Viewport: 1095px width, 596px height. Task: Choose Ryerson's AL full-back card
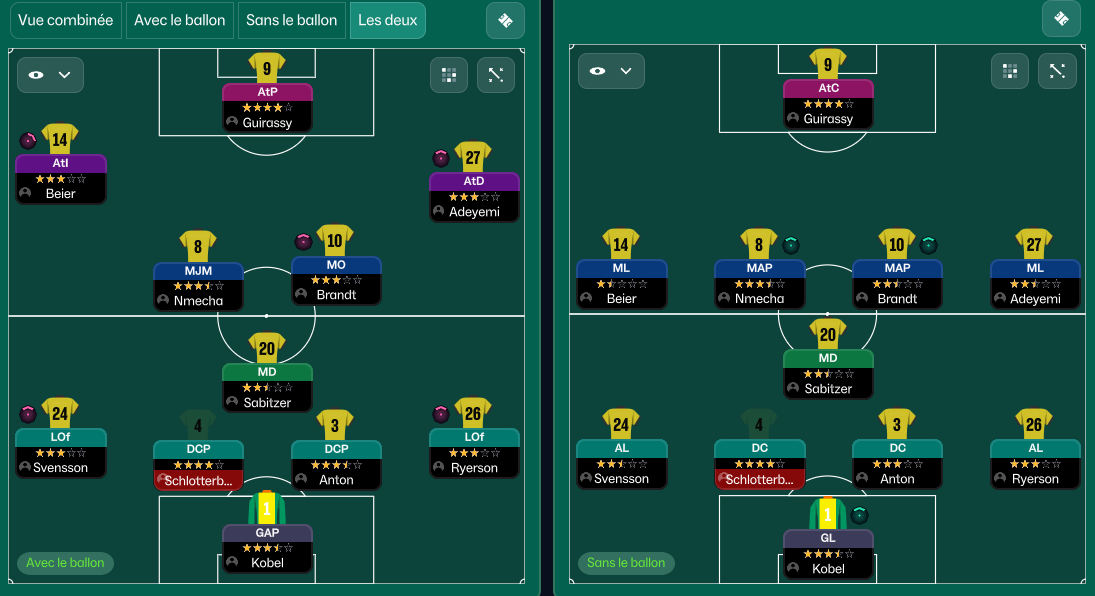pyautogui.click(x=1035, y=463)
